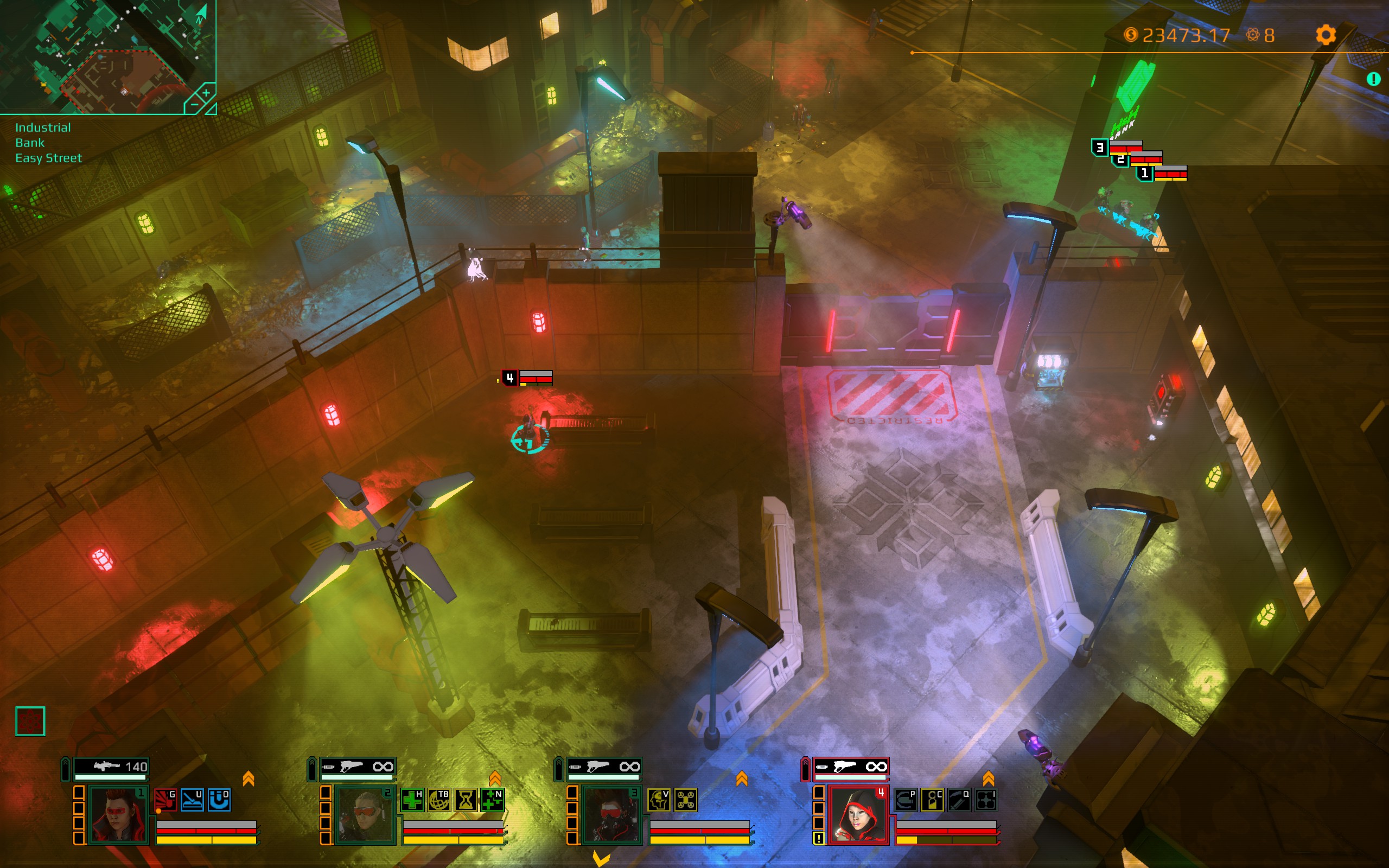Activate the head-profile V ability

pos(658,800)
